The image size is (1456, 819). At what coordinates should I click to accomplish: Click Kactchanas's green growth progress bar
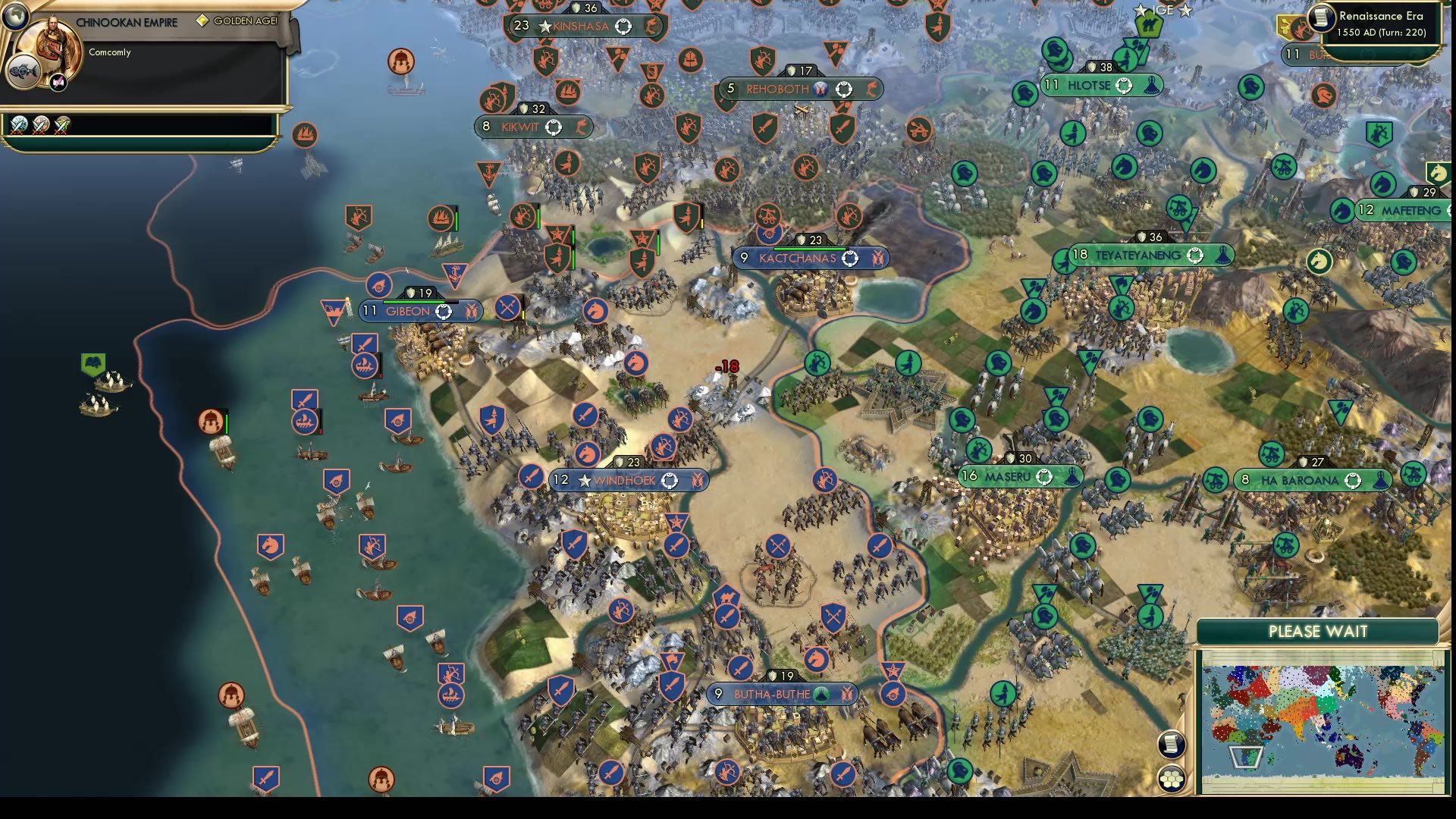pyautogui.click(x=807, y=247)
